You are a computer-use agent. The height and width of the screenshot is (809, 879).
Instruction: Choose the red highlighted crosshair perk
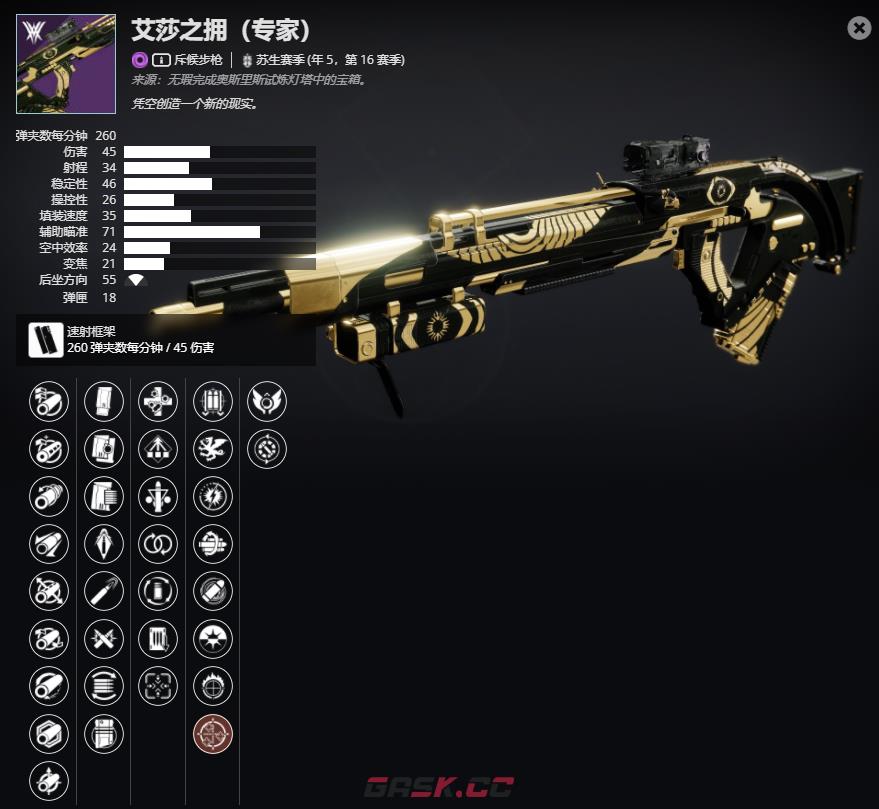(x=213, y=734)
